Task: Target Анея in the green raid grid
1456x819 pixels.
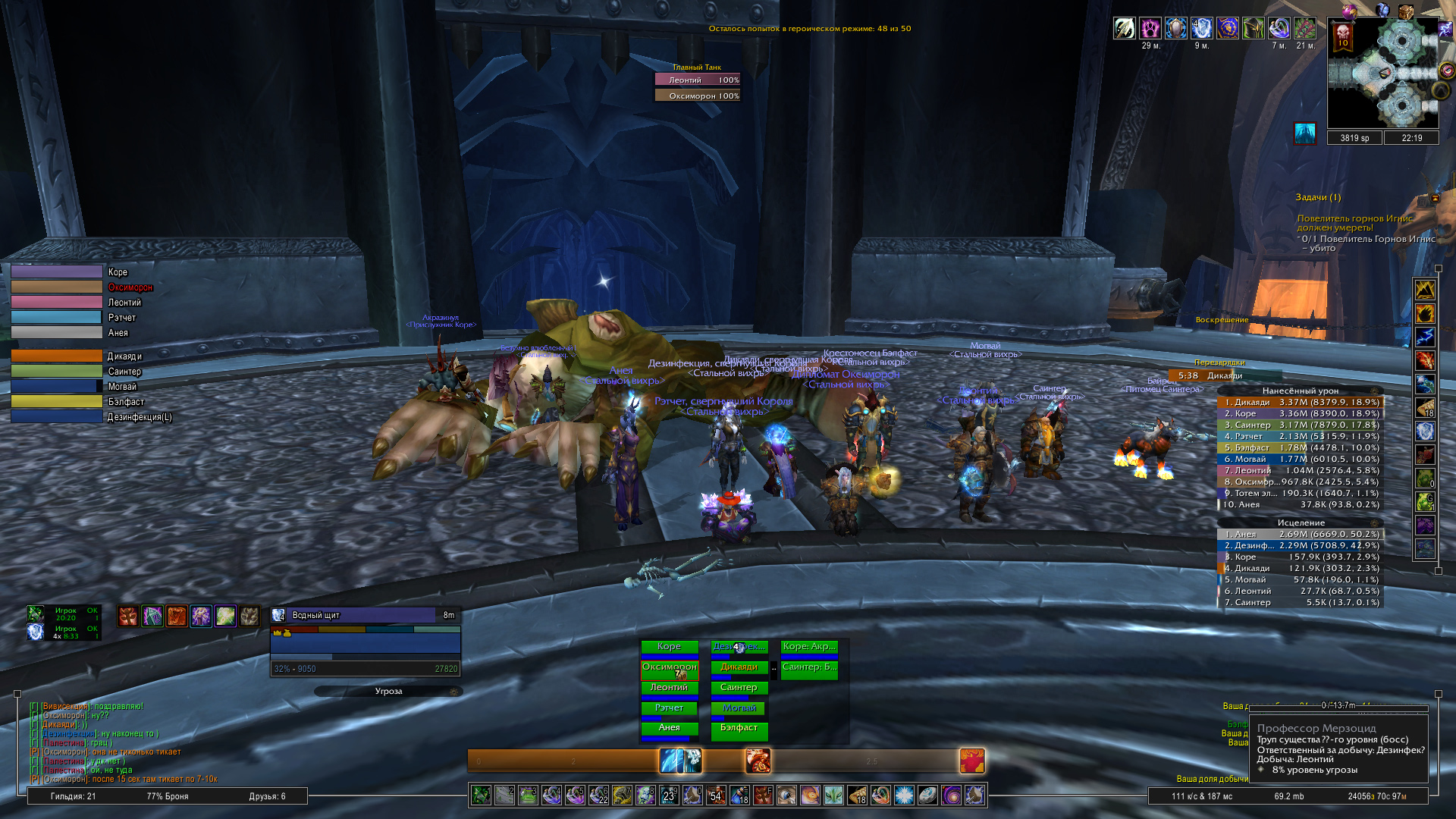Action: [x=669, y=728]
